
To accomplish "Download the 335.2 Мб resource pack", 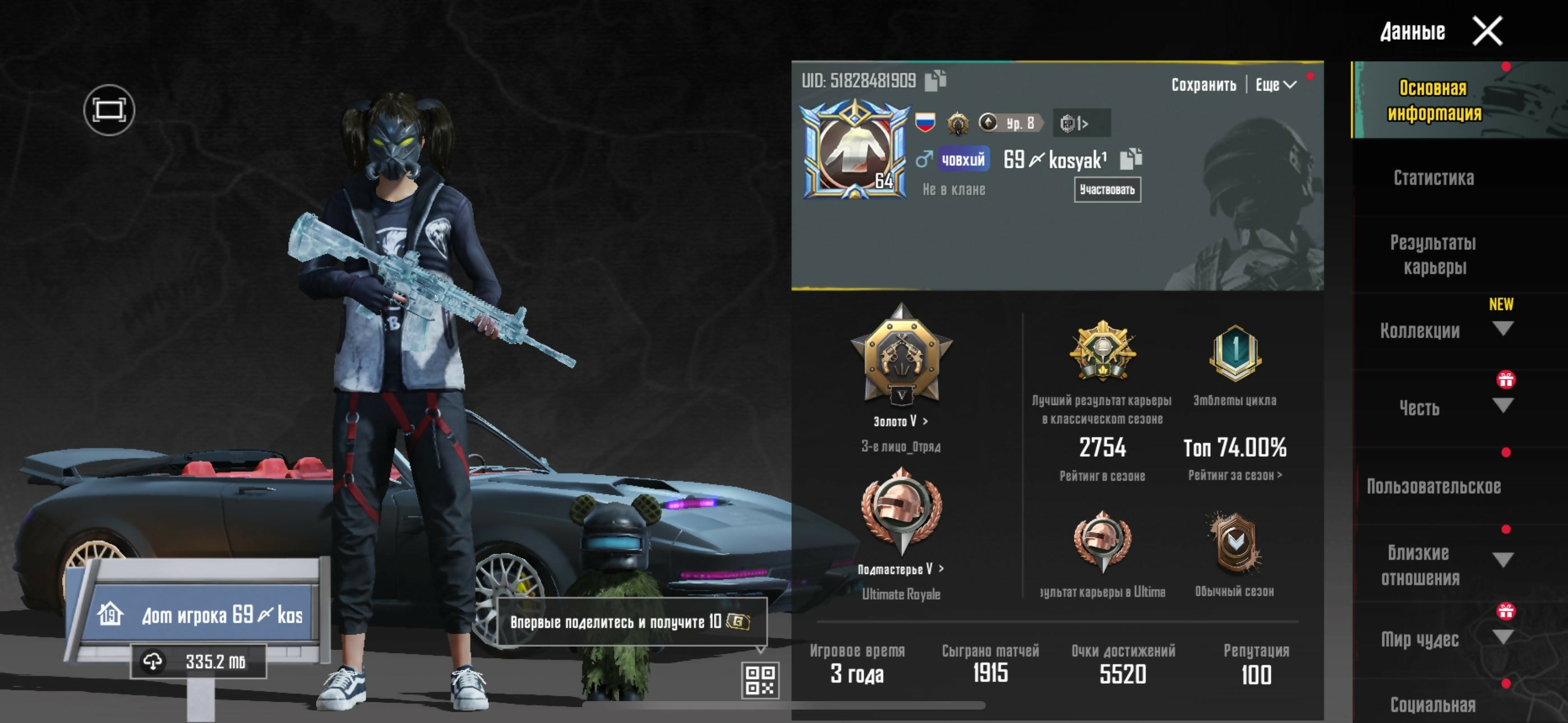I will tap(199, 661).
